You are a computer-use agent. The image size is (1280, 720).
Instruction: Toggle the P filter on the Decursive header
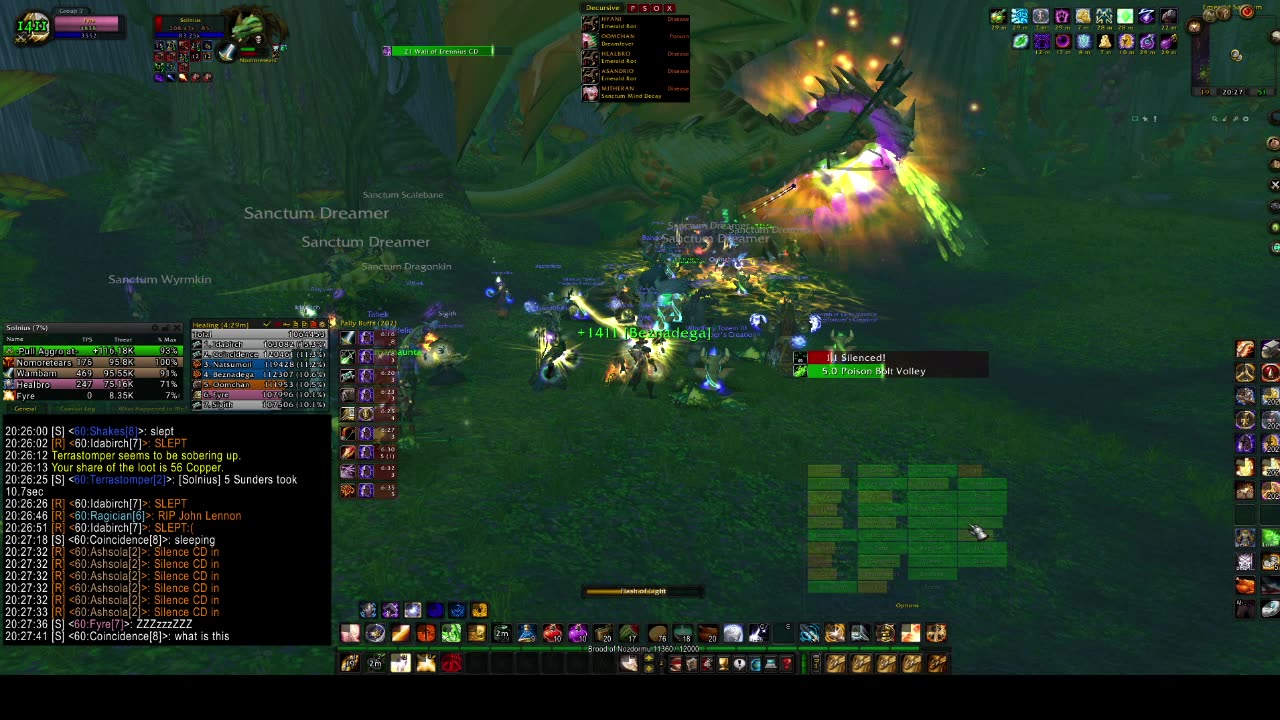[633, 8]
